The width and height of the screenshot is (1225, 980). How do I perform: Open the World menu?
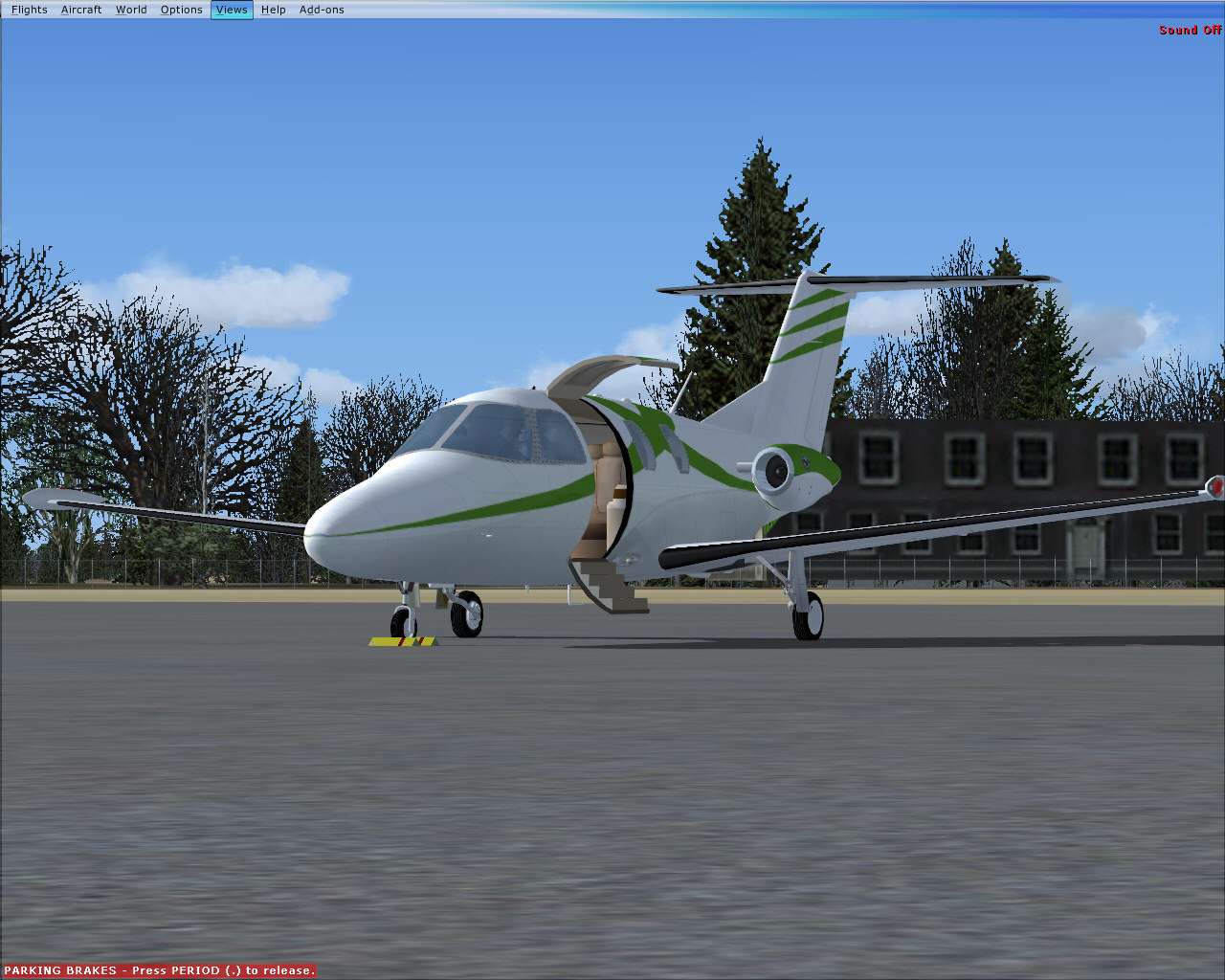point(130,10)
